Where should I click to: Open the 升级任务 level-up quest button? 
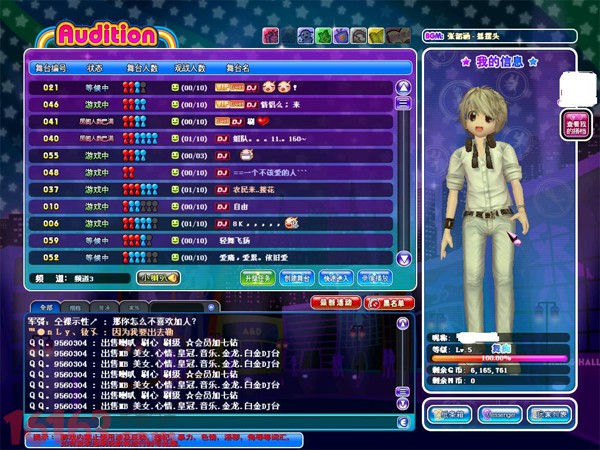[x=258, y=277]
